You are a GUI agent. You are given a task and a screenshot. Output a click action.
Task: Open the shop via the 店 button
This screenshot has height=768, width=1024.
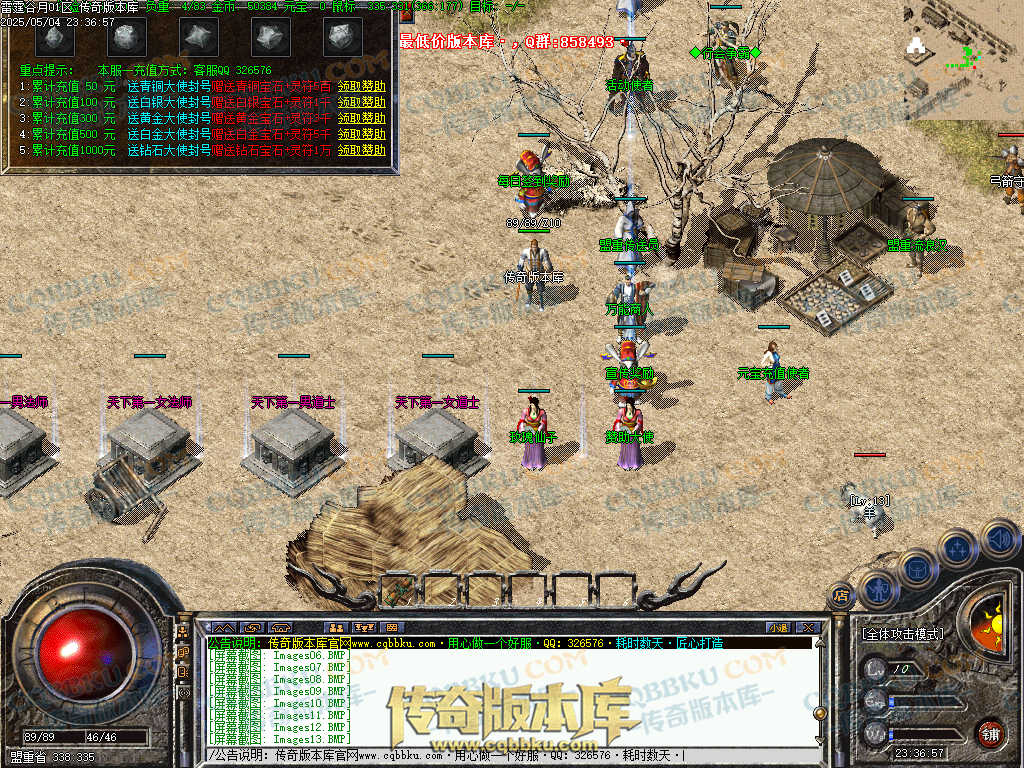pos(840,597)
